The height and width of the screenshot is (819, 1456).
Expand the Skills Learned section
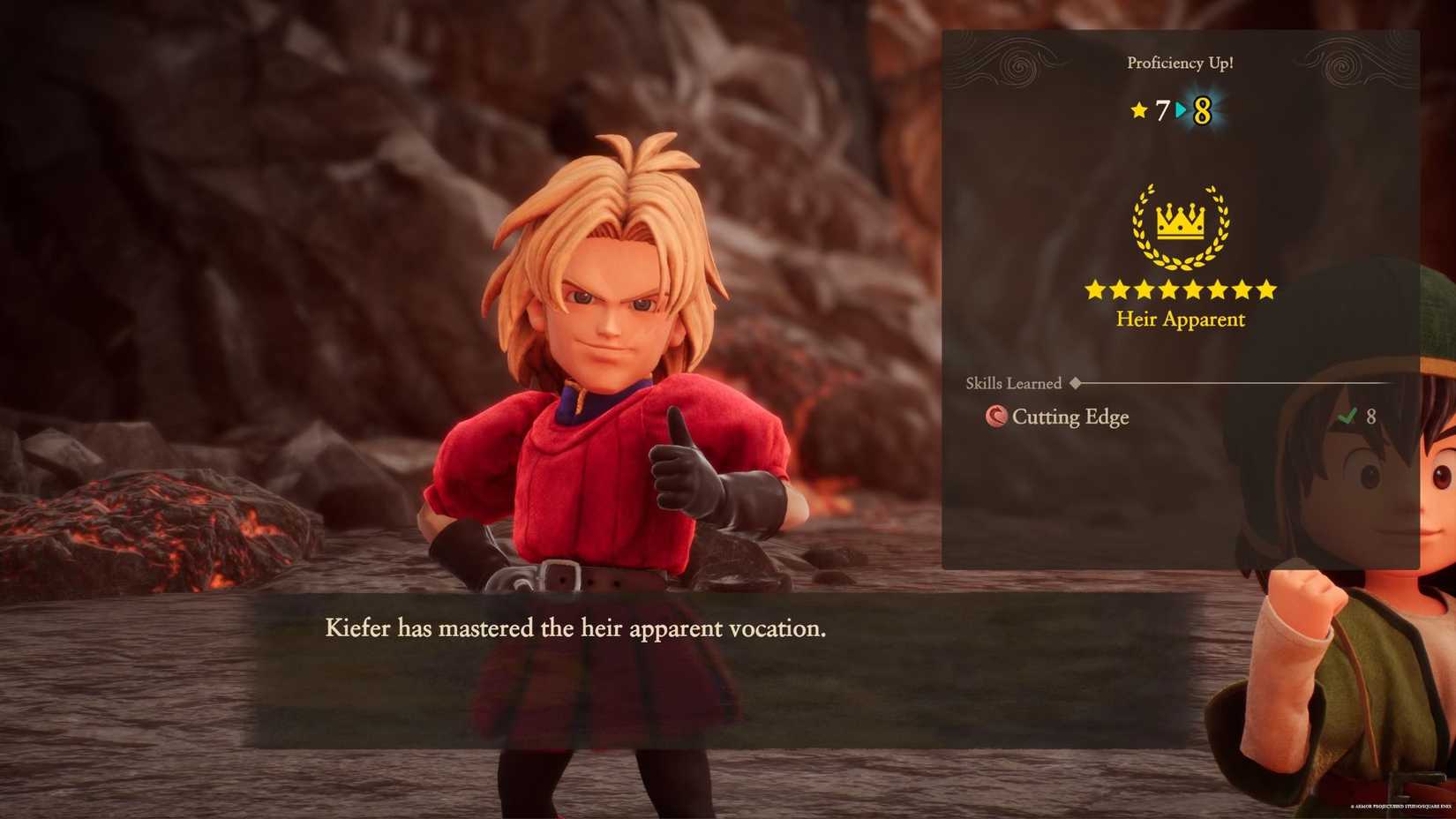pos(1013,383)
